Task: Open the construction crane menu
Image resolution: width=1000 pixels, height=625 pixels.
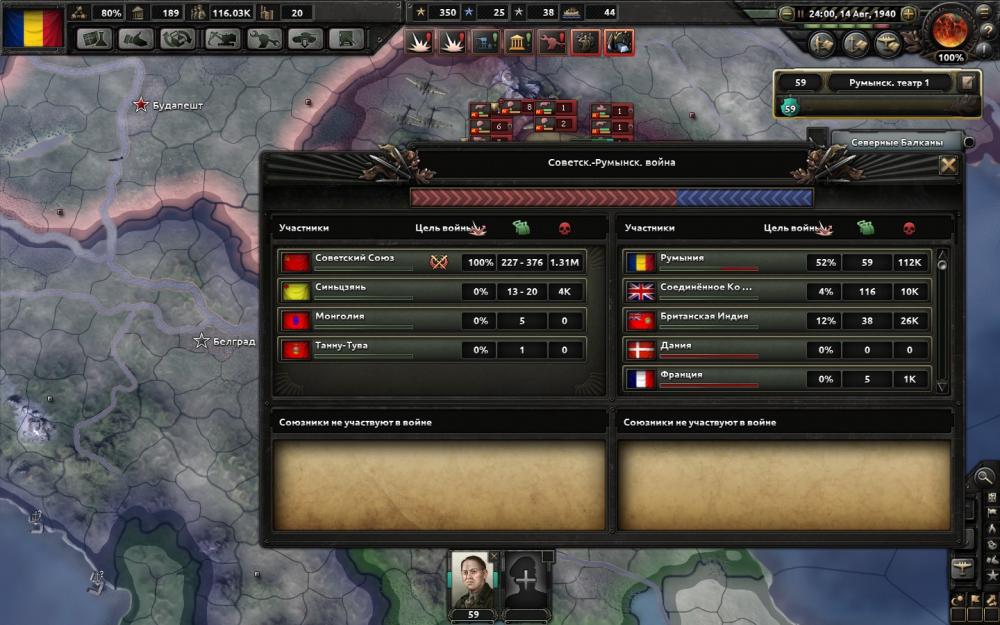Action: point(221,40)
